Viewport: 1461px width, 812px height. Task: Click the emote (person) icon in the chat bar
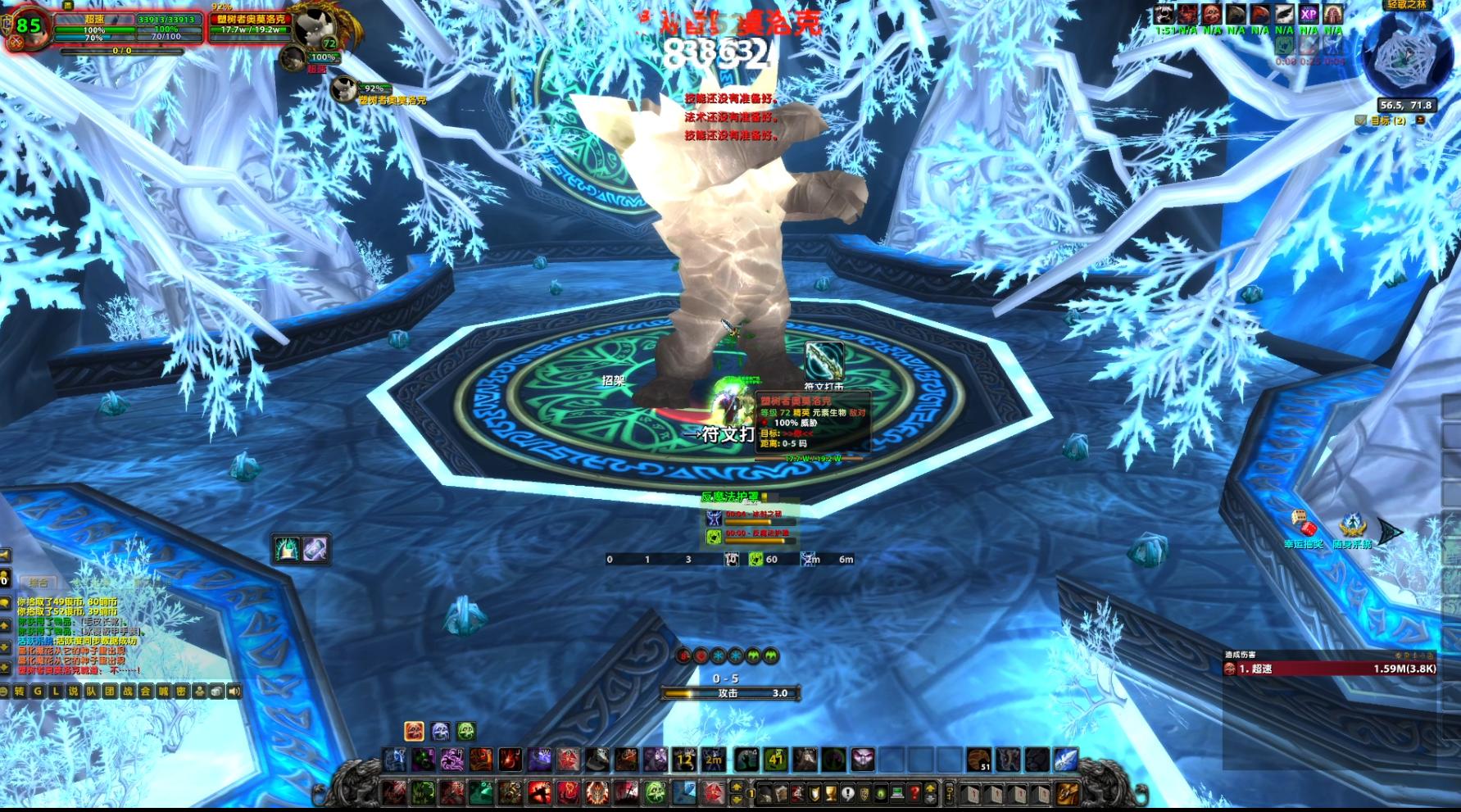coord(200,692)
